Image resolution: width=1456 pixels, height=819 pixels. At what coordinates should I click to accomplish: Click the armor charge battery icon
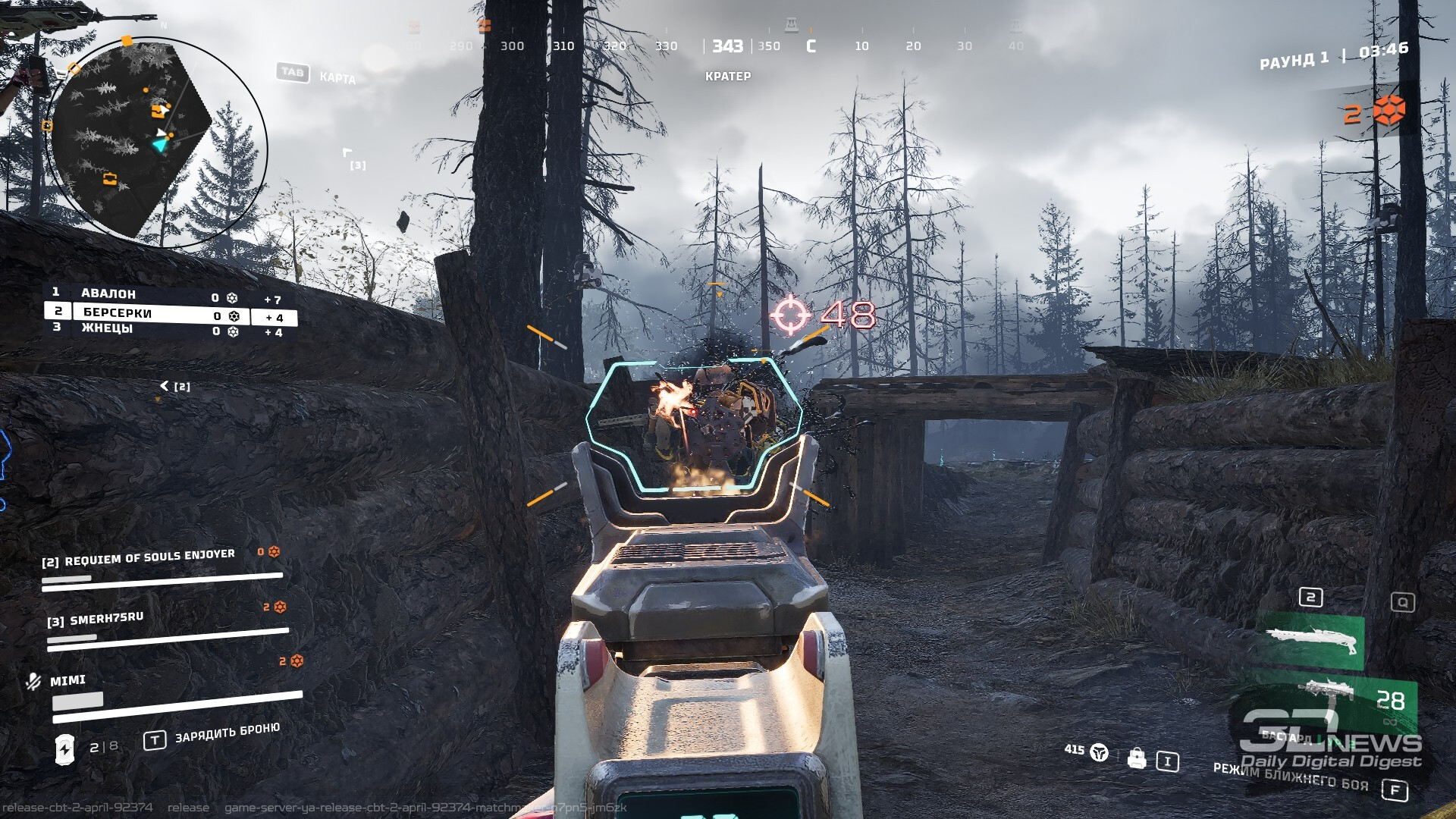point(65,748)
